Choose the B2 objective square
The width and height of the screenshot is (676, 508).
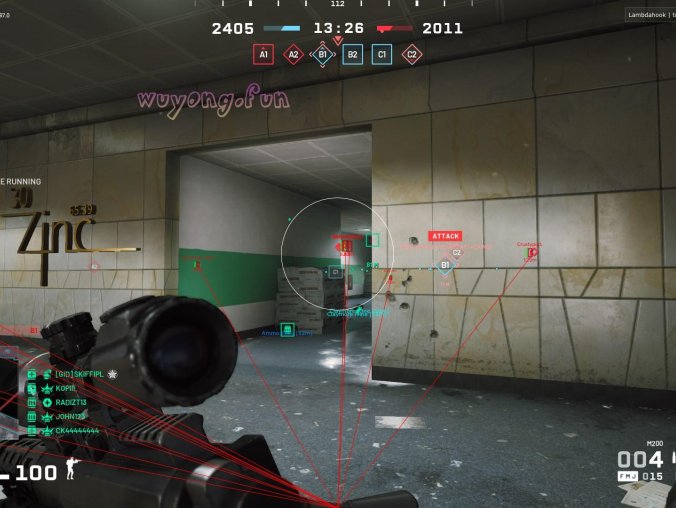pos(352,55)
